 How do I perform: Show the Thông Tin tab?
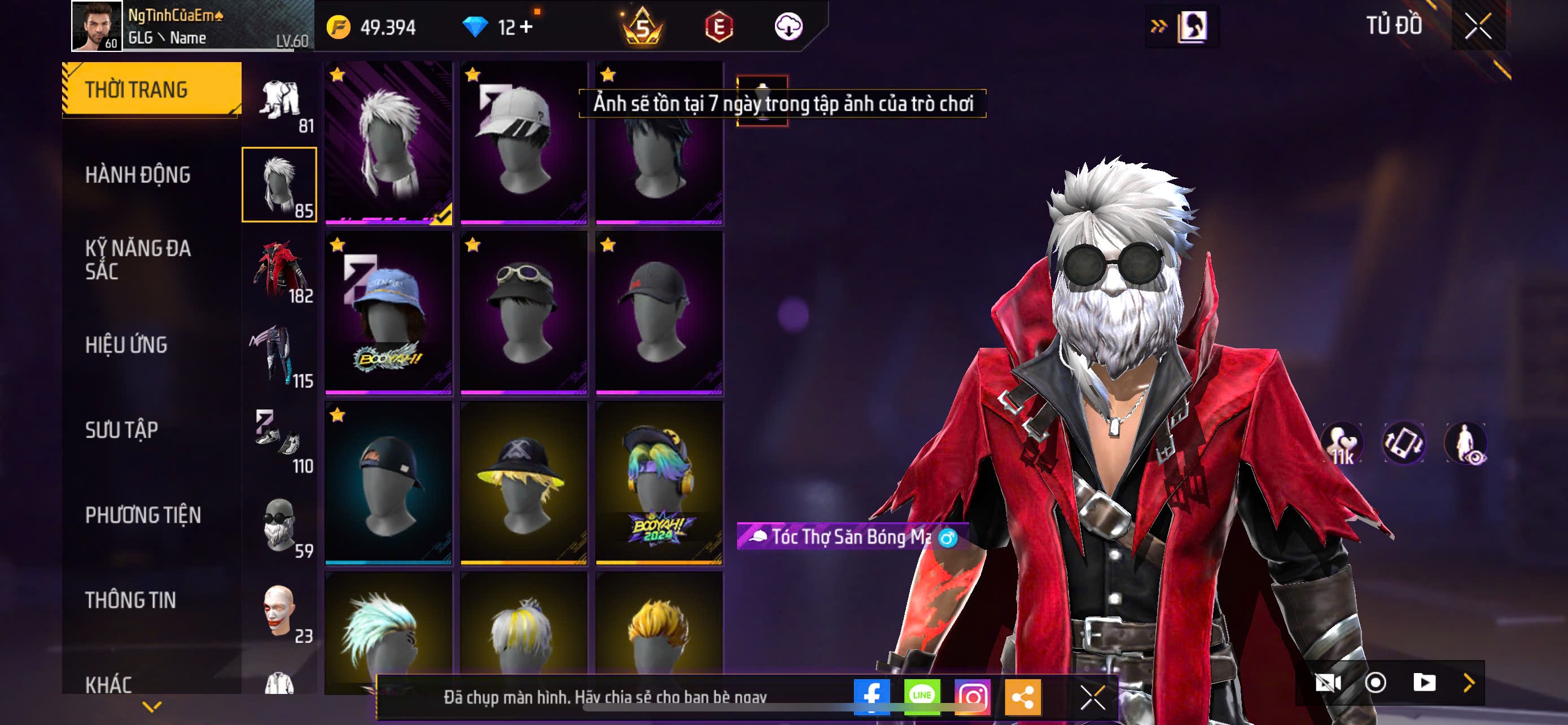130,600
